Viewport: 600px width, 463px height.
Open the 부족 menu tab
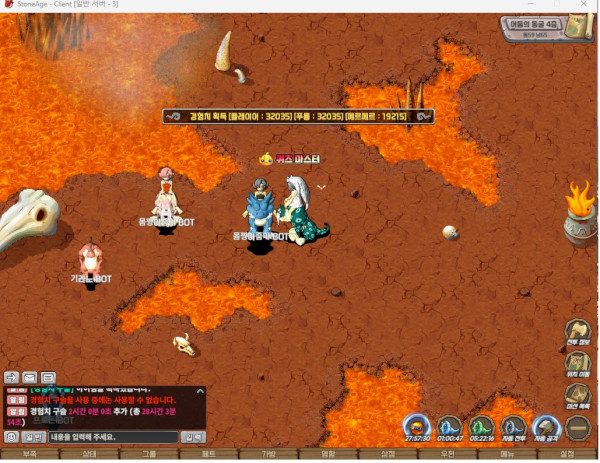click(x=30, y=454)
